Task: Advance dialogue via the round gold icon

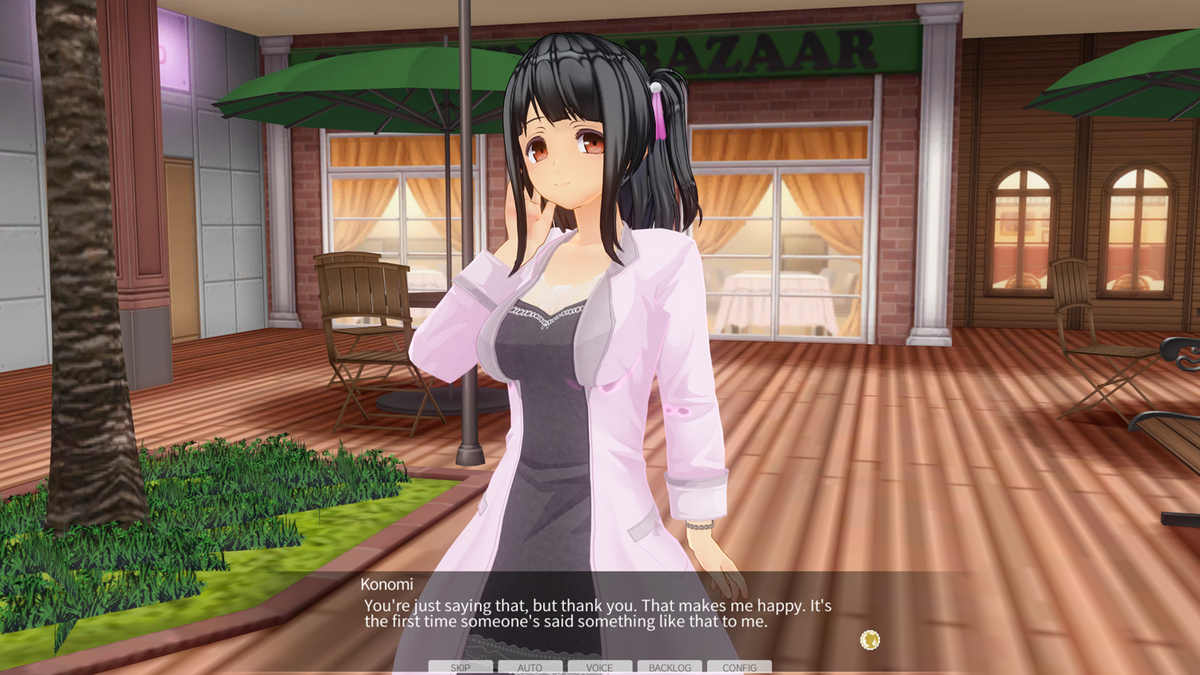Action: pyautogui.click(x=870, y=640)
